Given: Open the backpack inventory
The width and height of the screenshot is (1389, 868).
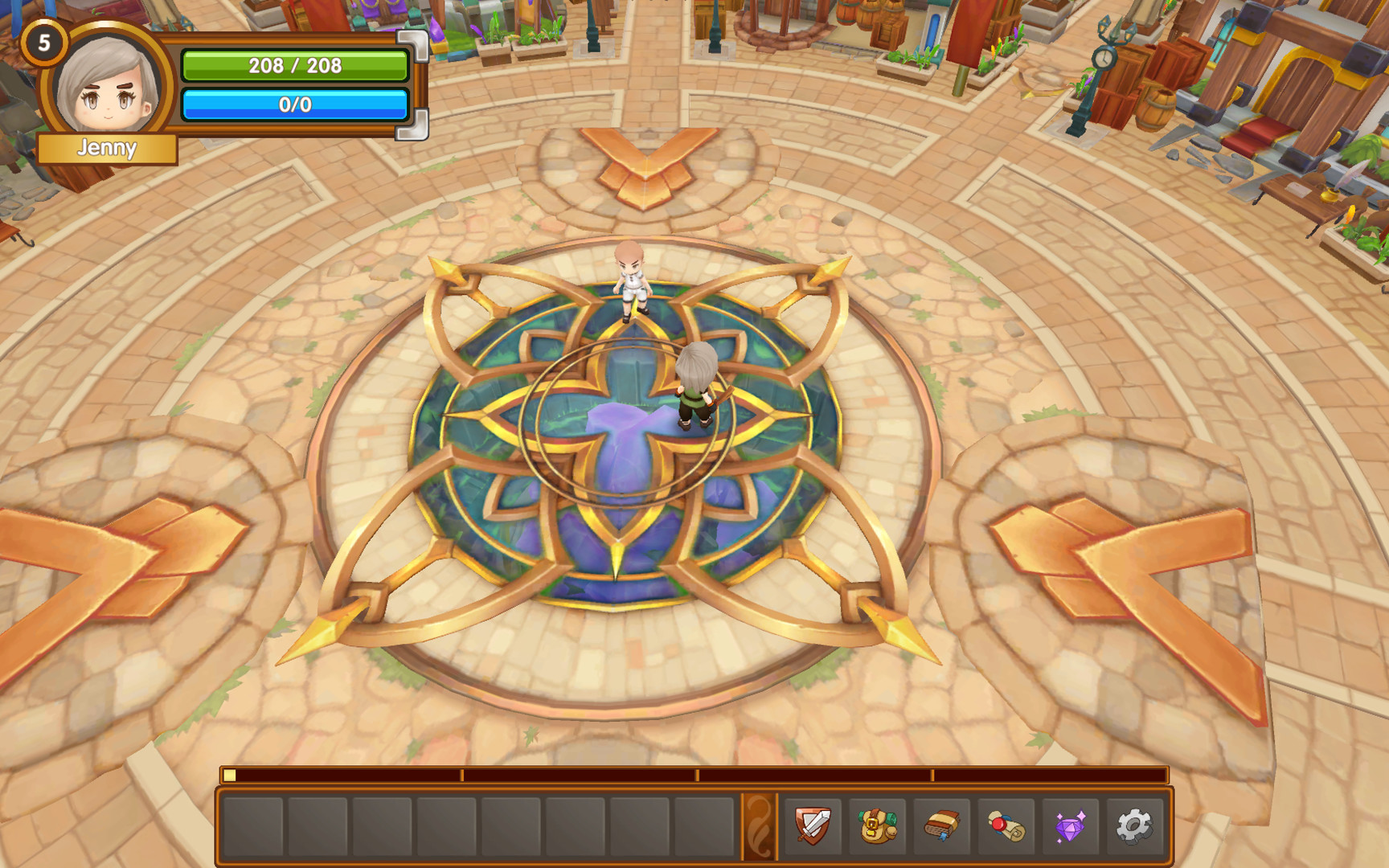Looking at the screenshot, I should point(877,825).
